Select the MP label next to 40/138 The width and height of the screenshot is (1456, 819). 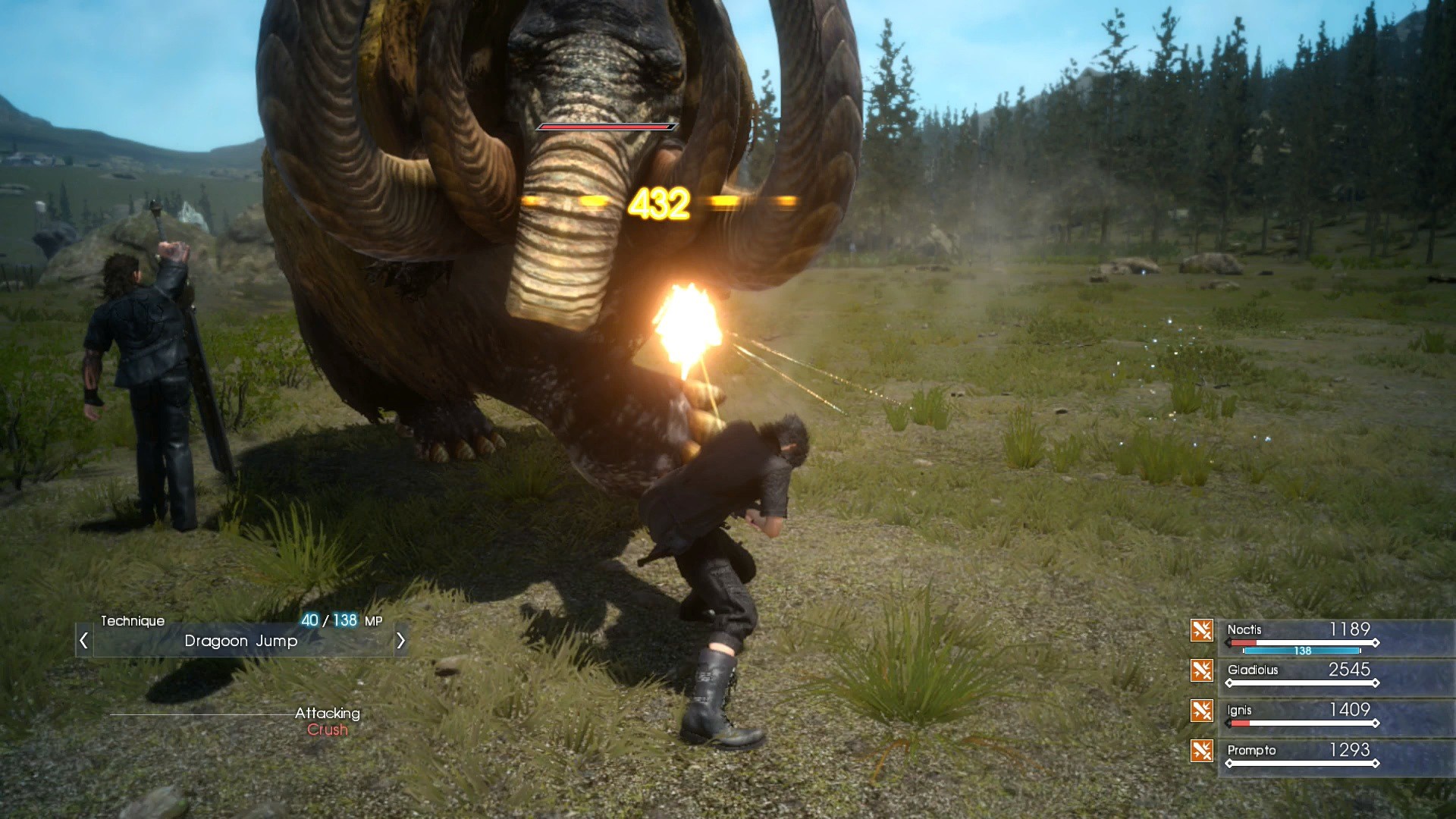[374, 620]
